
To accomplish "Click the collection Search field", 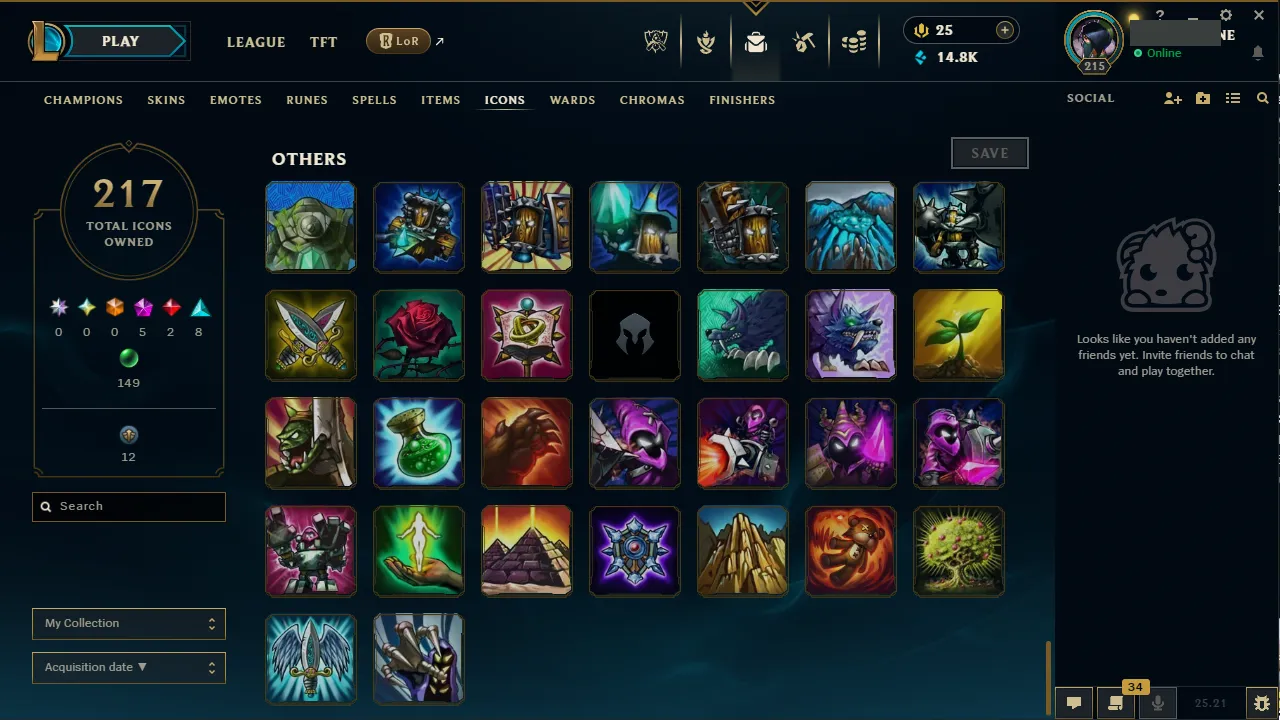I will 128,506.
